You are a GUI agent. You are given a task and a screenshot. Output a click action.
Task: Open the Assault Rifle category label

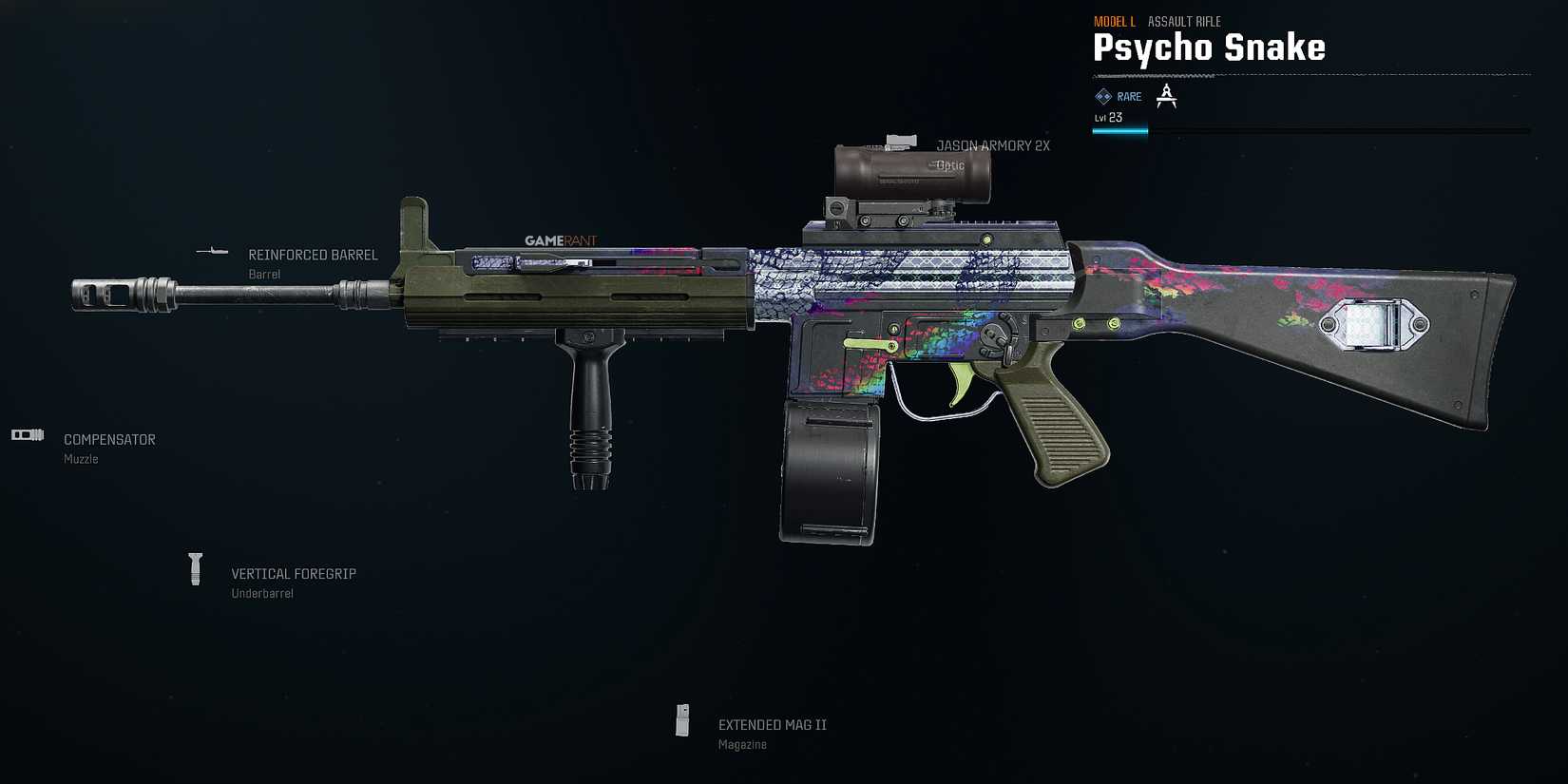point(1184,21)
